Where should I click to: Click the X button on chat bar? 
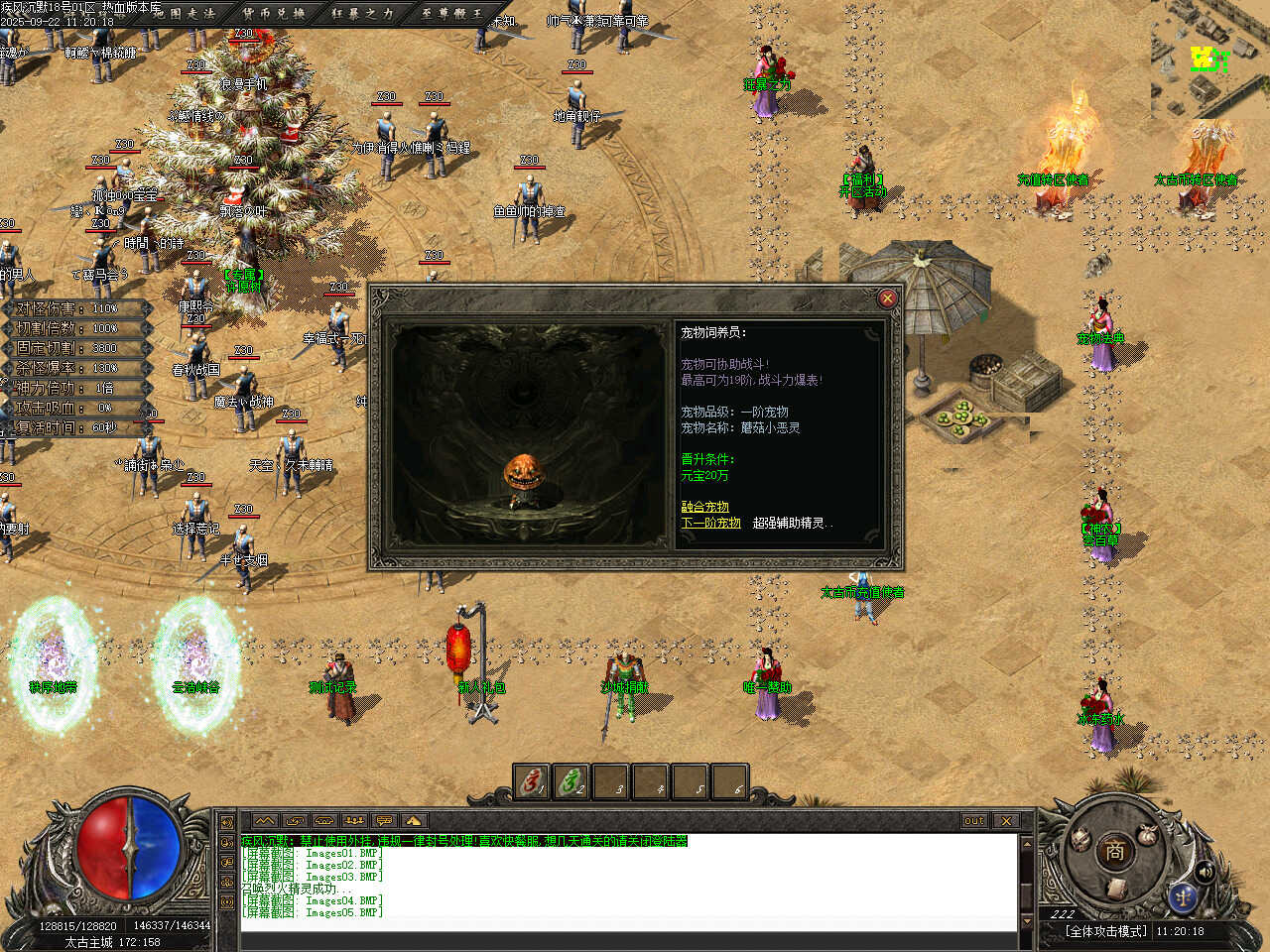(1006, 820)
